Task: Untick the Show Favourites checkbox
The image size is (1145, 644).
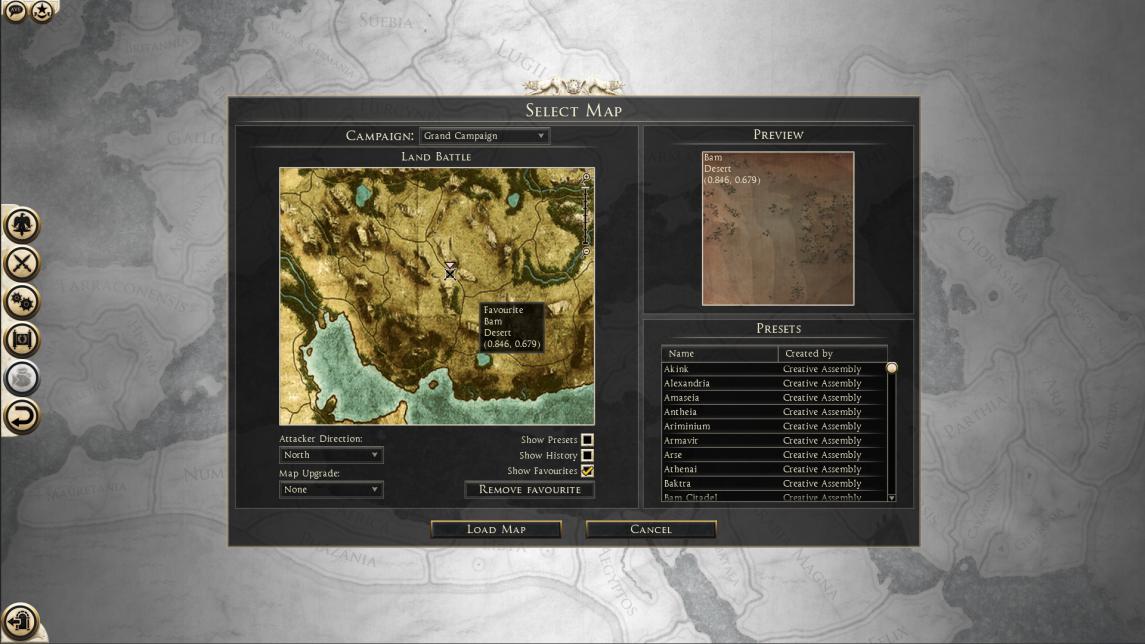Action: point(588,471)
